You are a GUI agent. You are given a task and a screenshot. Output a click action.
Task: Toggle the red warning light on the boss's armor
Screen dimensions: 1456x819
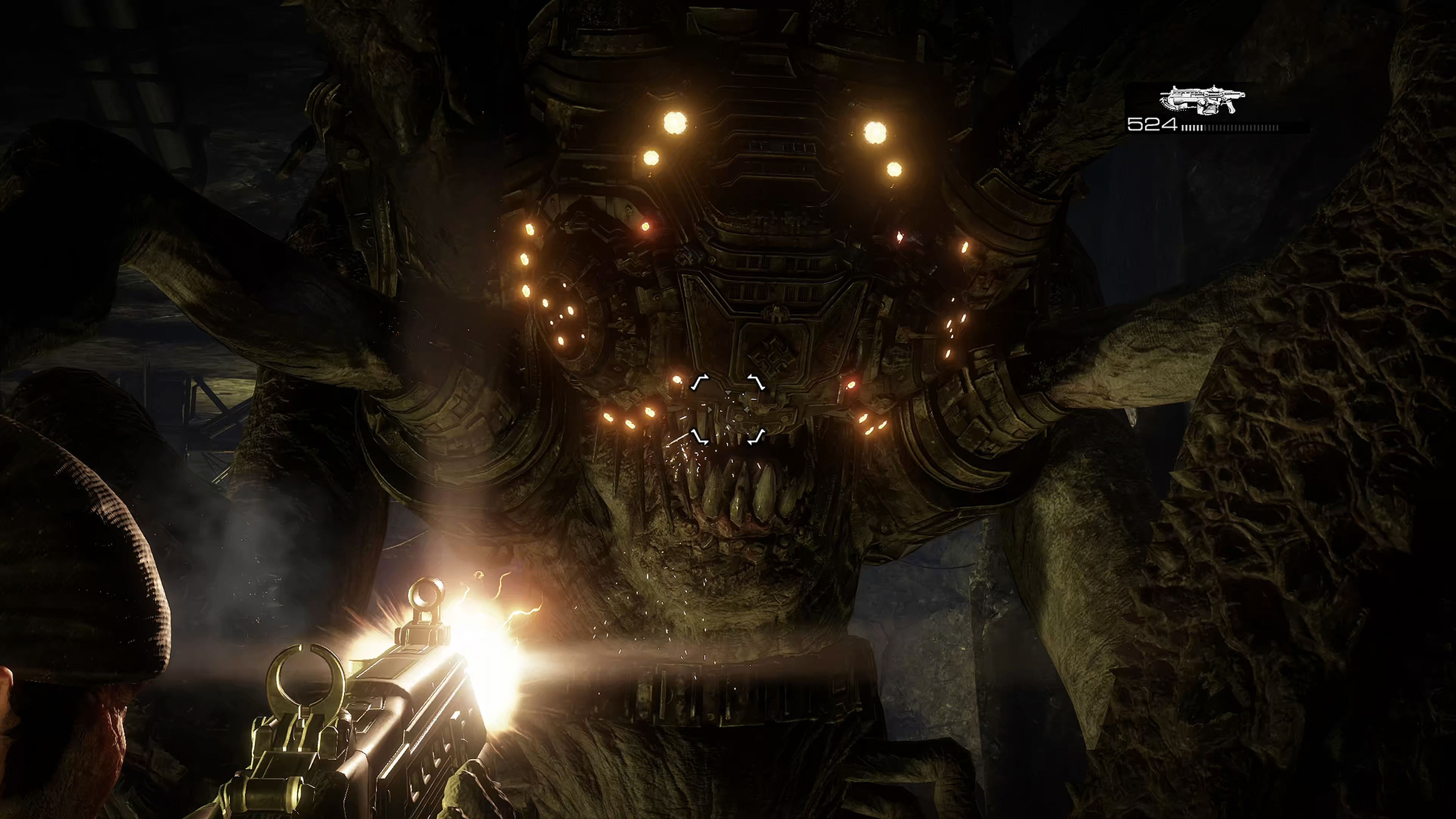(x=645, y=226)
